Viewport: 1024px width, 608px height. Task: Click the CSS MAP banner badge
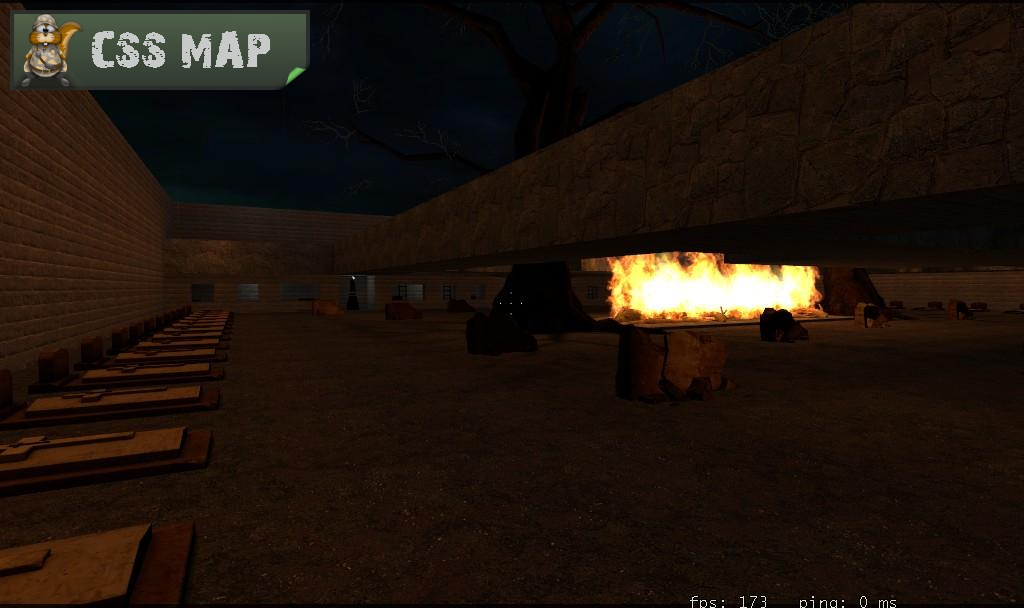[x=160, y=50]
